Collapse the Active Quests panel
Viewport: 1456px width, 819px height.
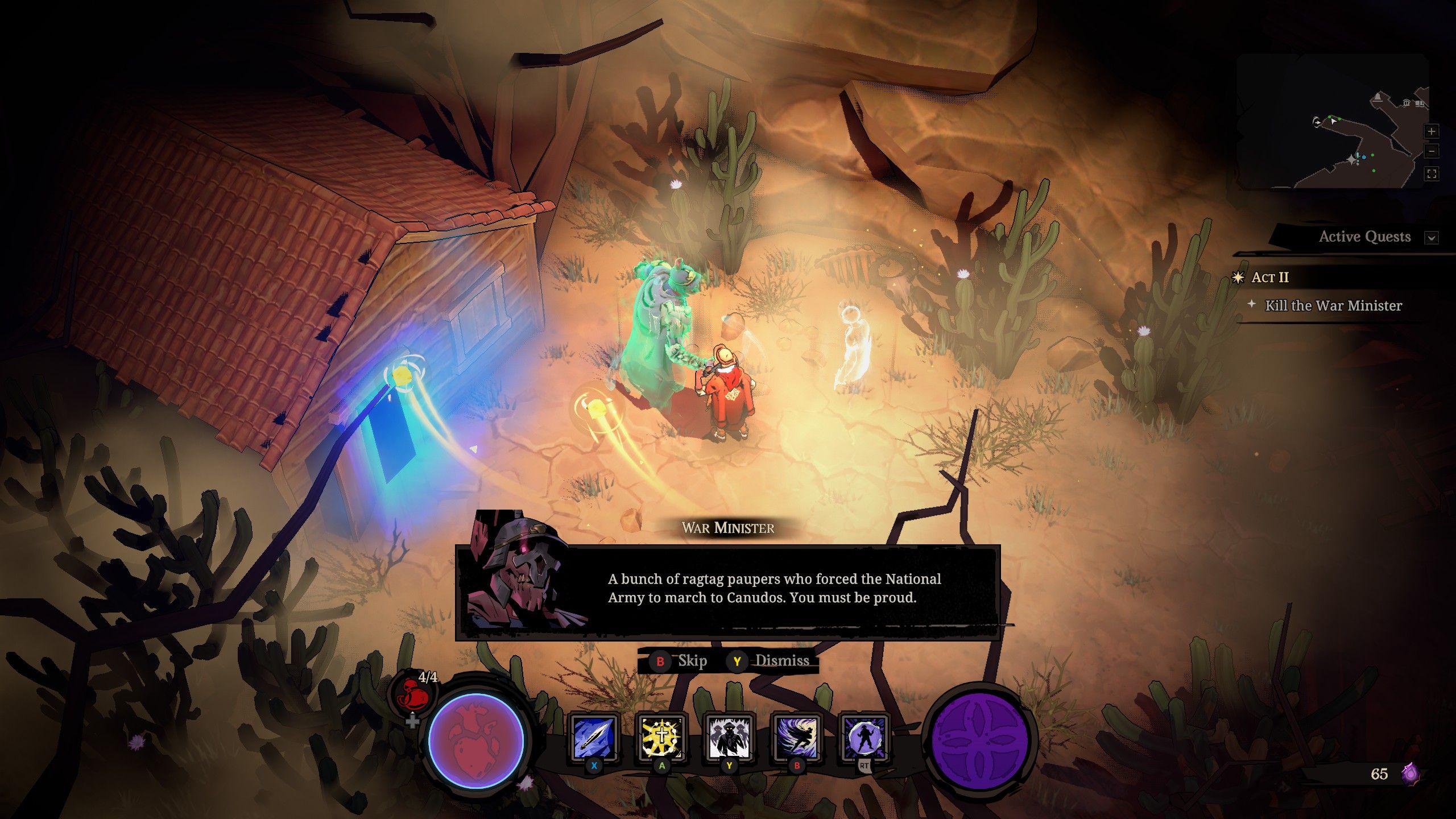pyautogui.click(x=1432, y=238)
